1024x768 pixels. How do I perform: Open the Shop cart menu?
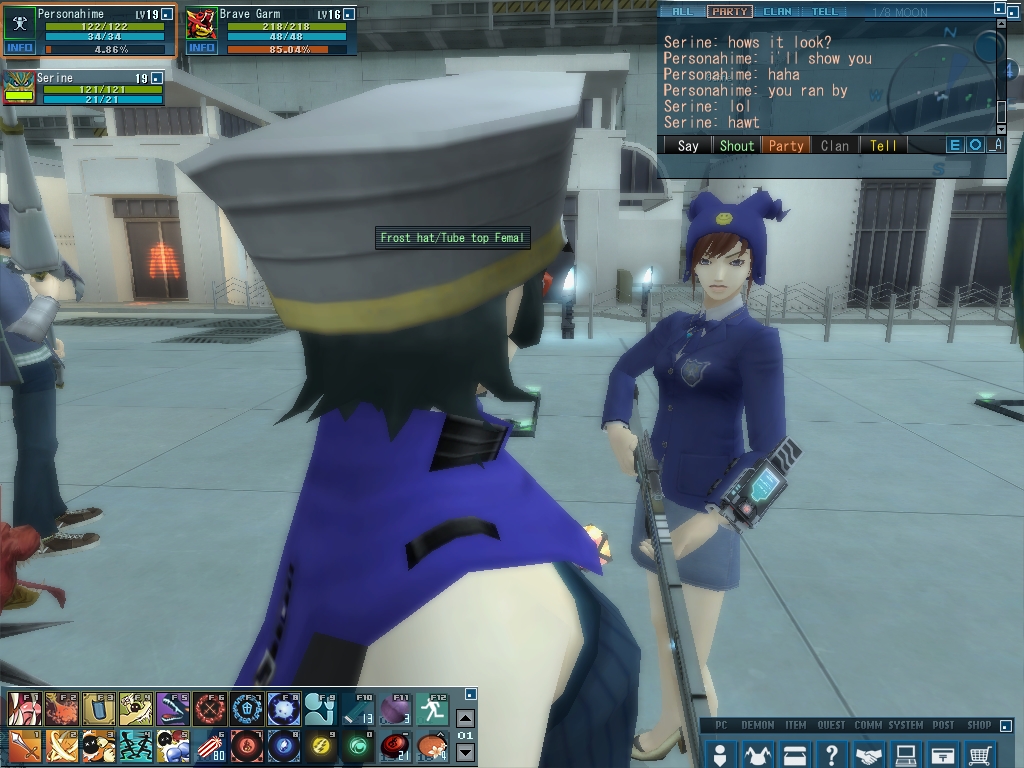click(981, 753)
